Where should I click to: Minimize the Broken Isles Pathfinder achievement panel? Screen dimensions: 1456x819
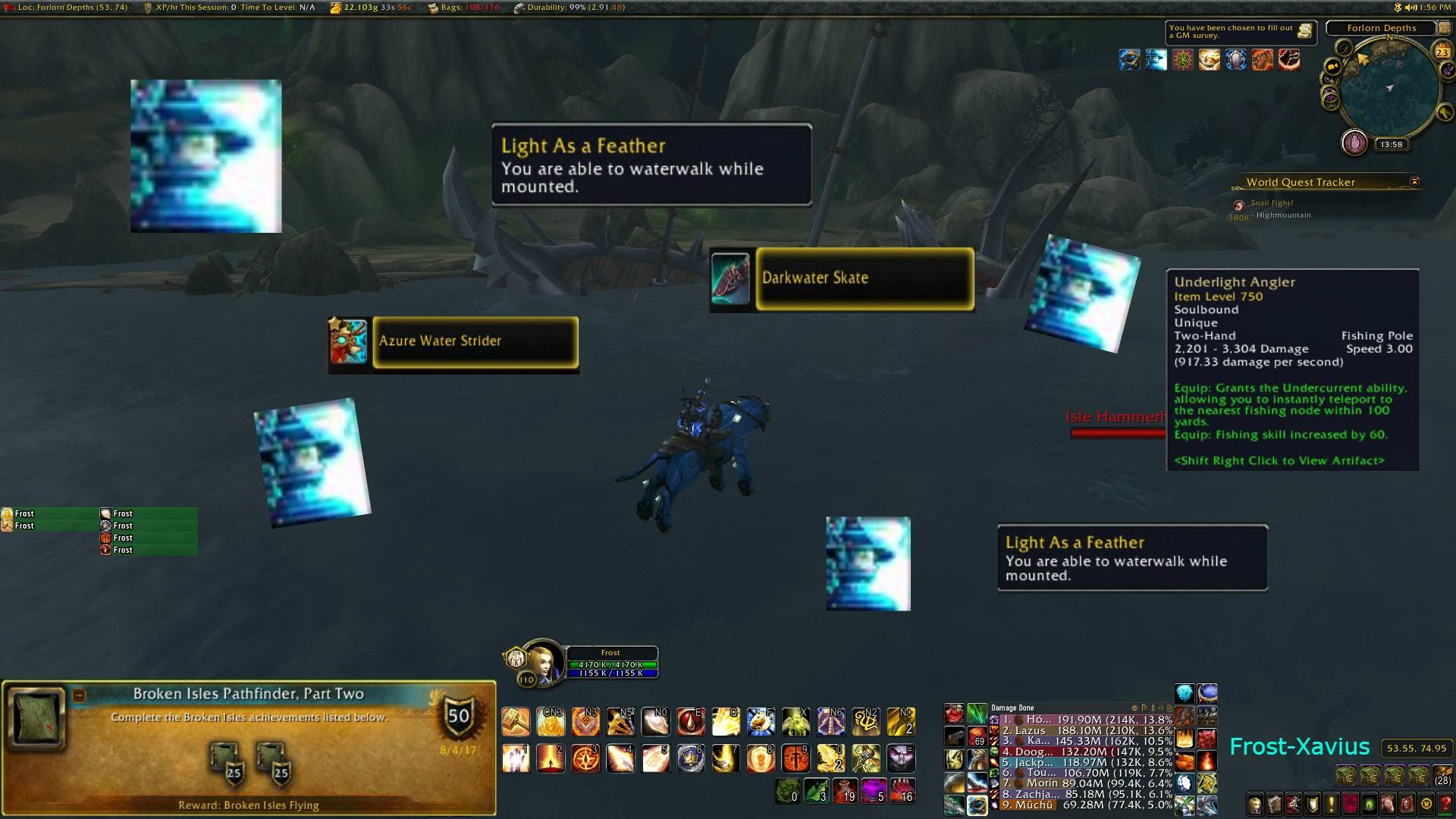tap(79, 695)
